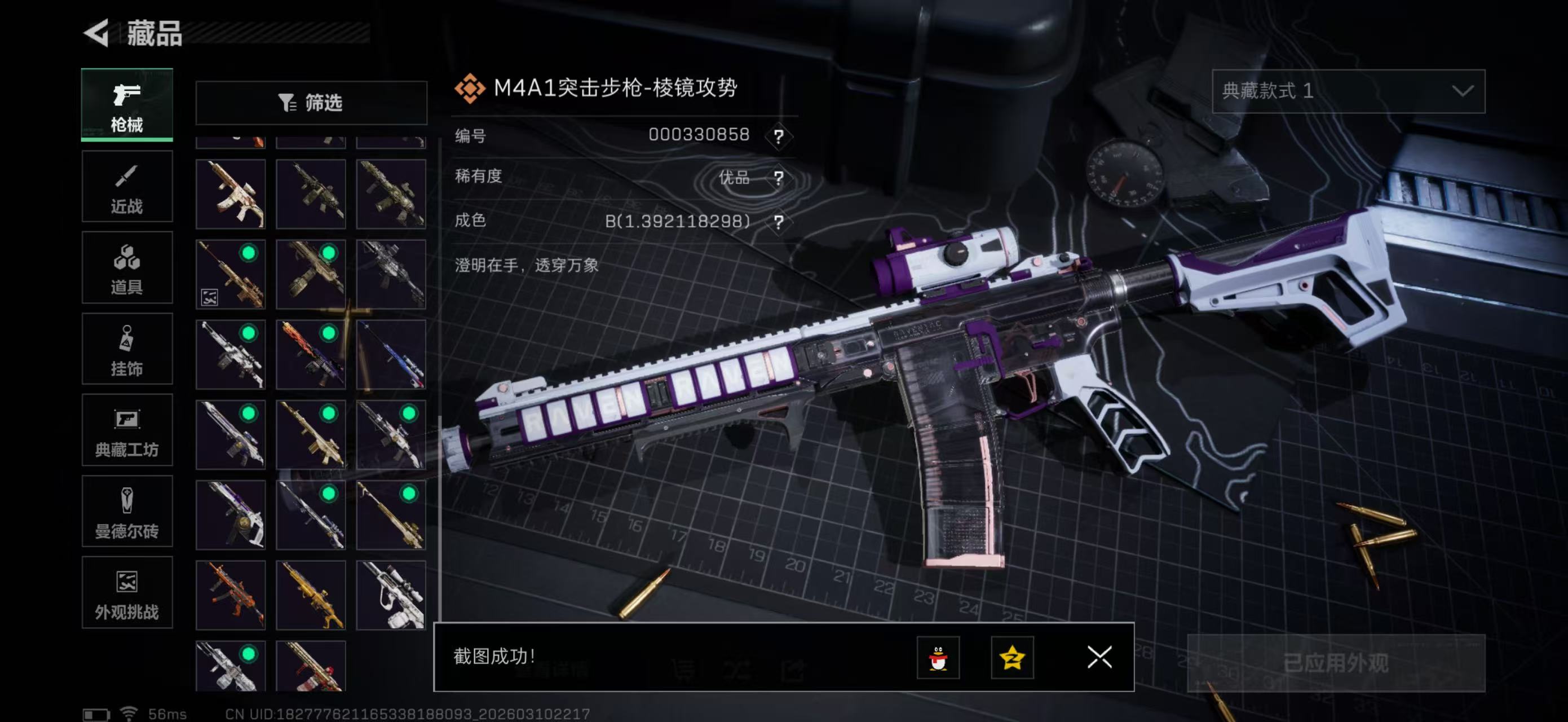Viewport: 1568px width, 722px height.
Task: Select the 道具 items category
Action: coord(127,268)
